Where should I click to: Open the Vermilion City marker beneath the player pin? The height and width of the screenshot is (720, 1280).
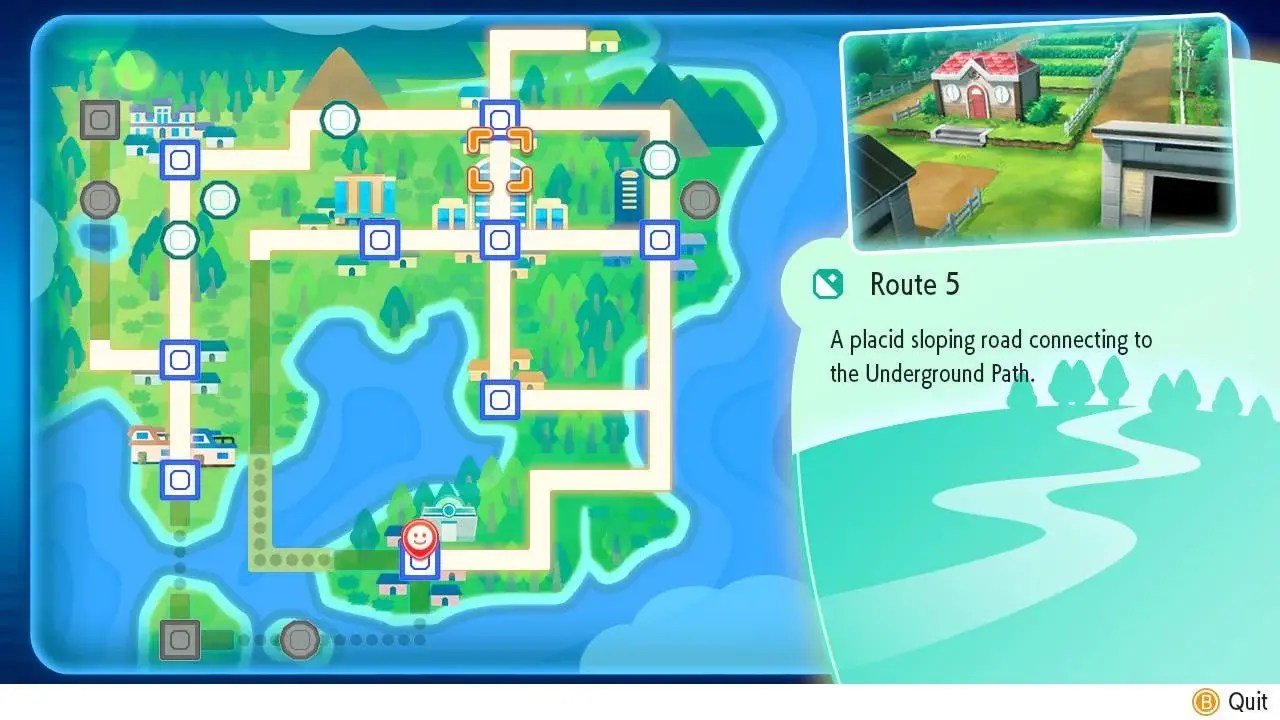pos(419,564)
